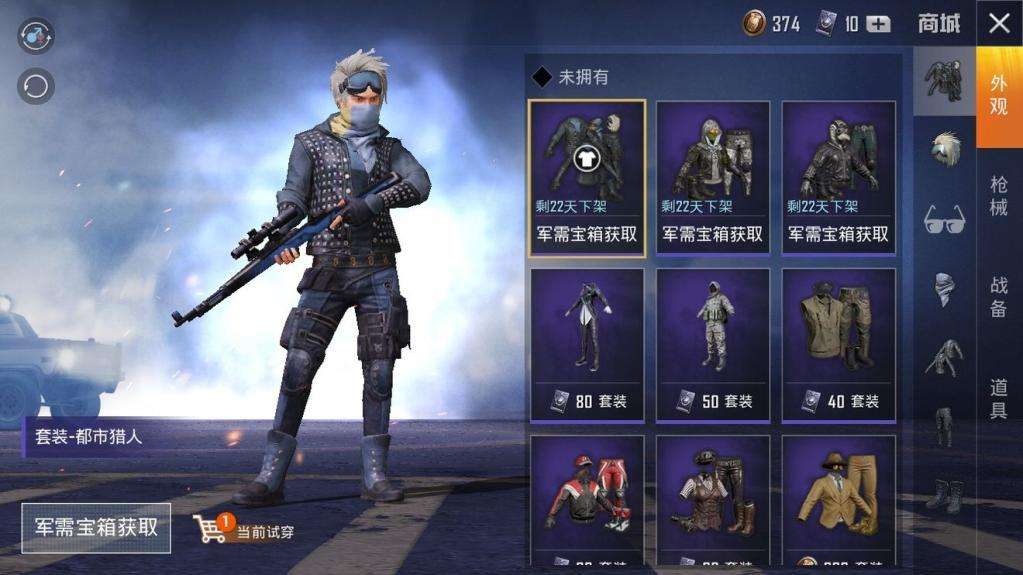Add more coupons with the plus button
1023x575 pixels.
(878, 25)
